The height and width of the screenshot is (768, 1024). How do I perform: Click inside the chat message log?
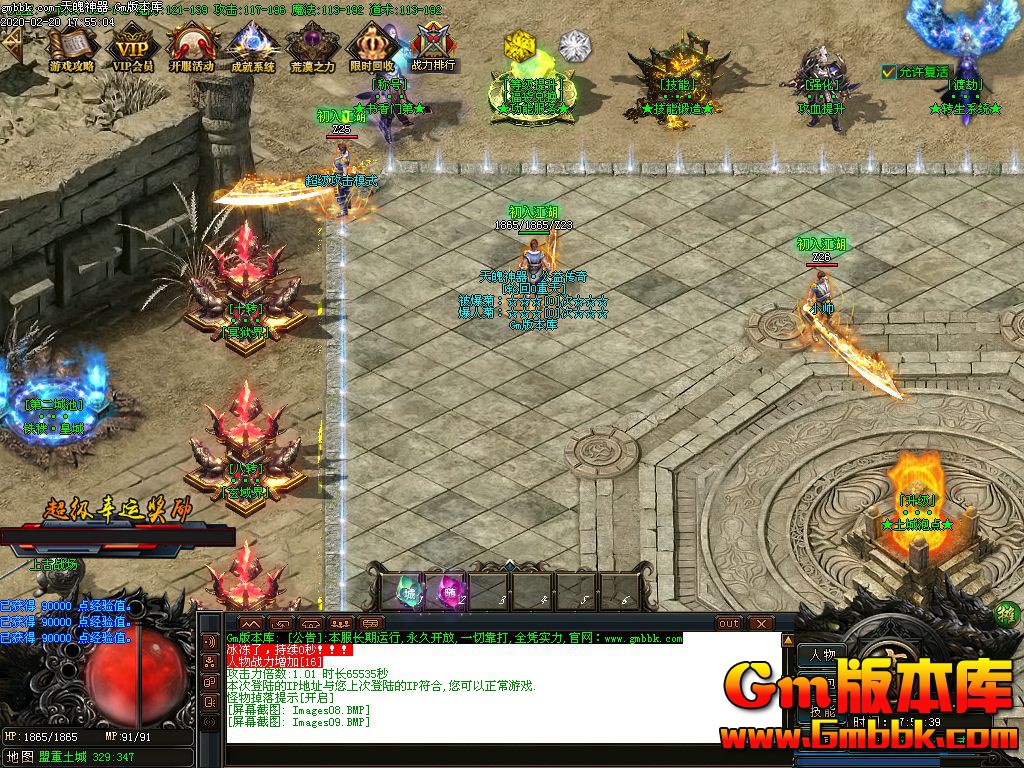click(x=500, y=690)
